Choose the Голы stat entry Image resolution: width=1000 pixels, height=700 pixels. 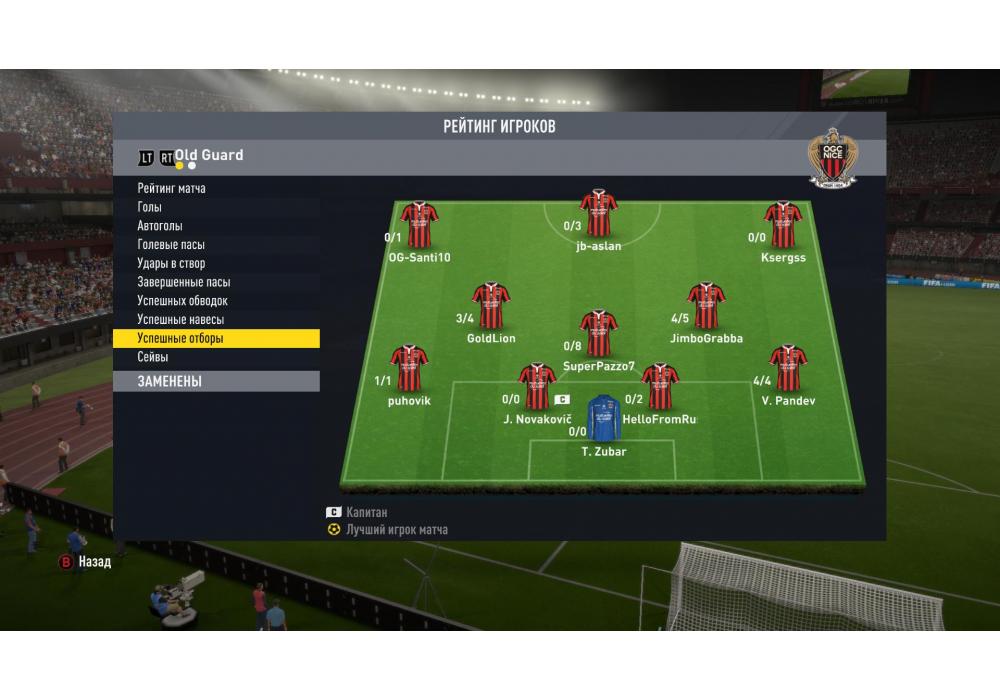(150, 207)
